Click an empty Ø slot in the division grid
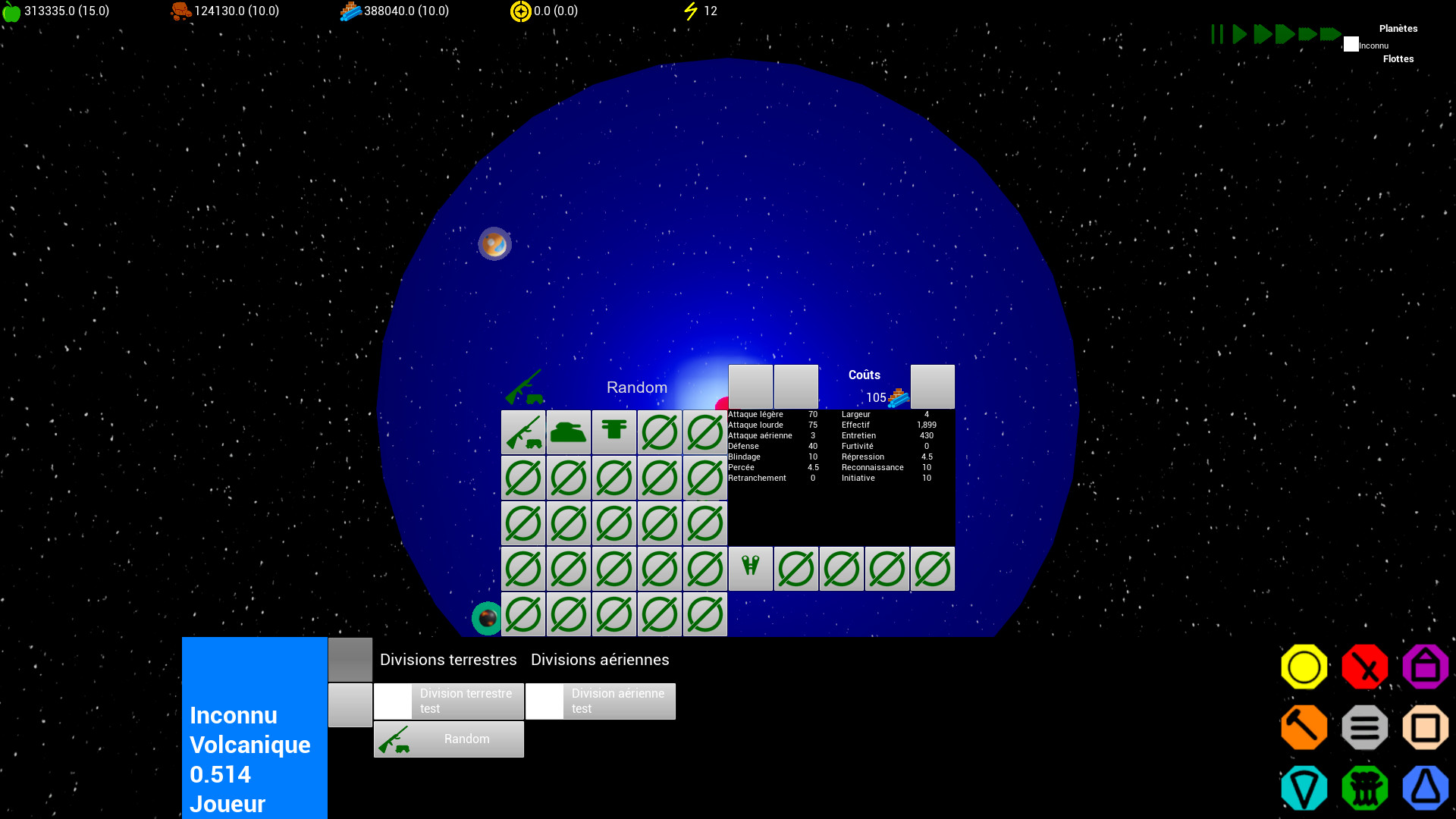1456x819 pixels. tap(522, 478)
